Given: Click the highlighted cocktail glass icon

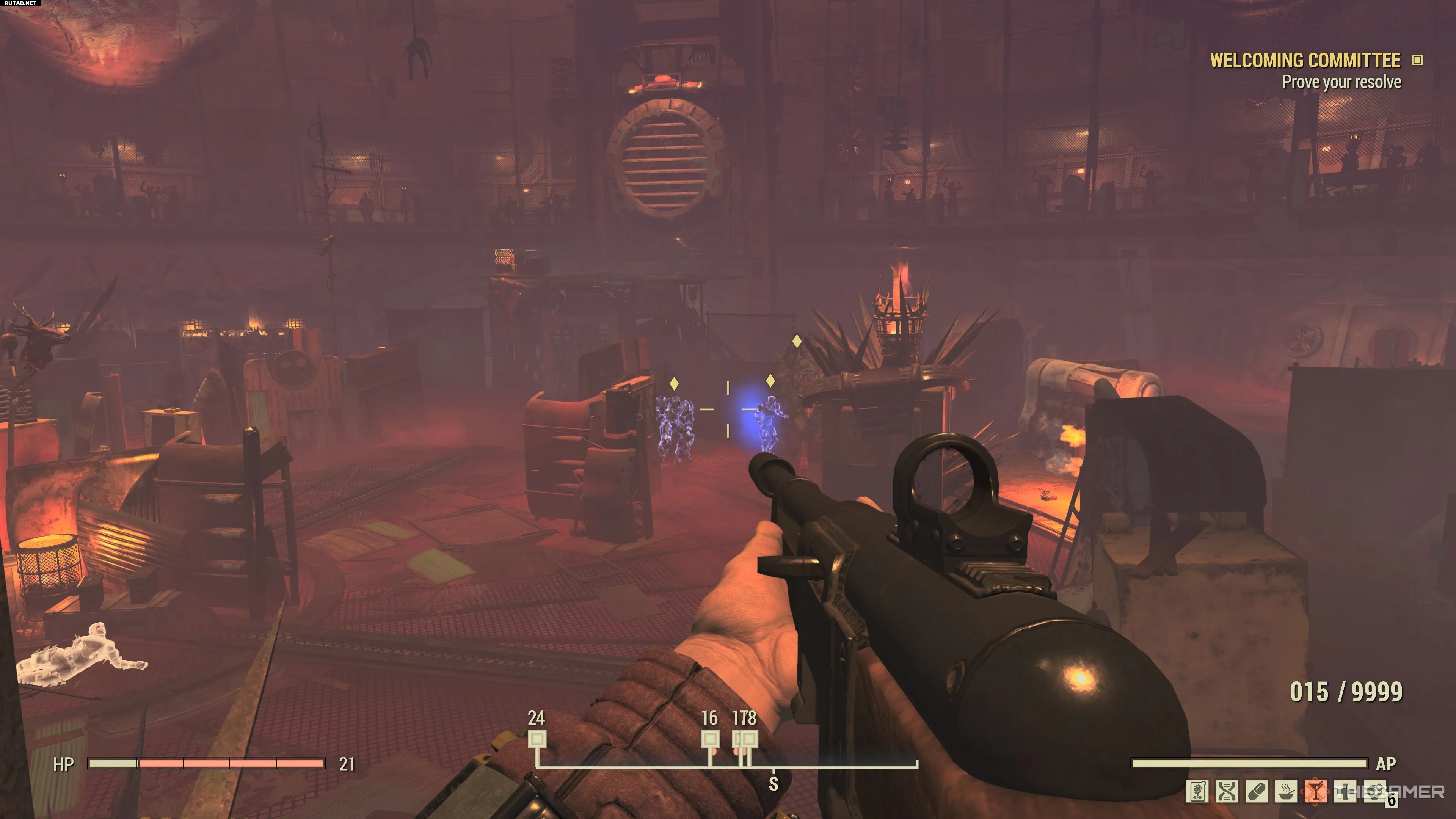Looking at the screenshot, I should [1316, 792].
